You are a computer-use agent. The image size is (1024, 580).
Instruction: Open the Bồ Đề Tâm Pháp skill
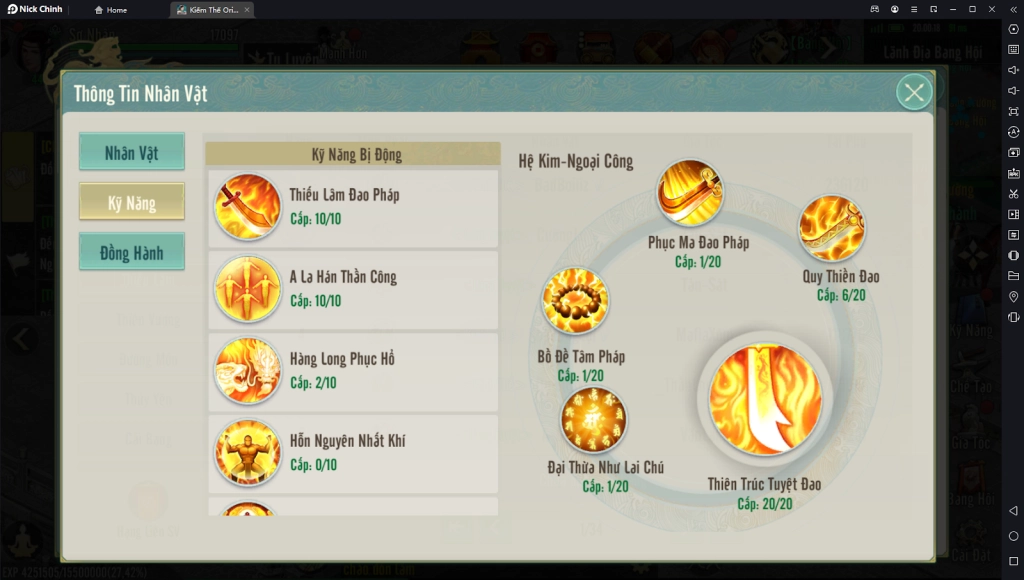(575, 301)
